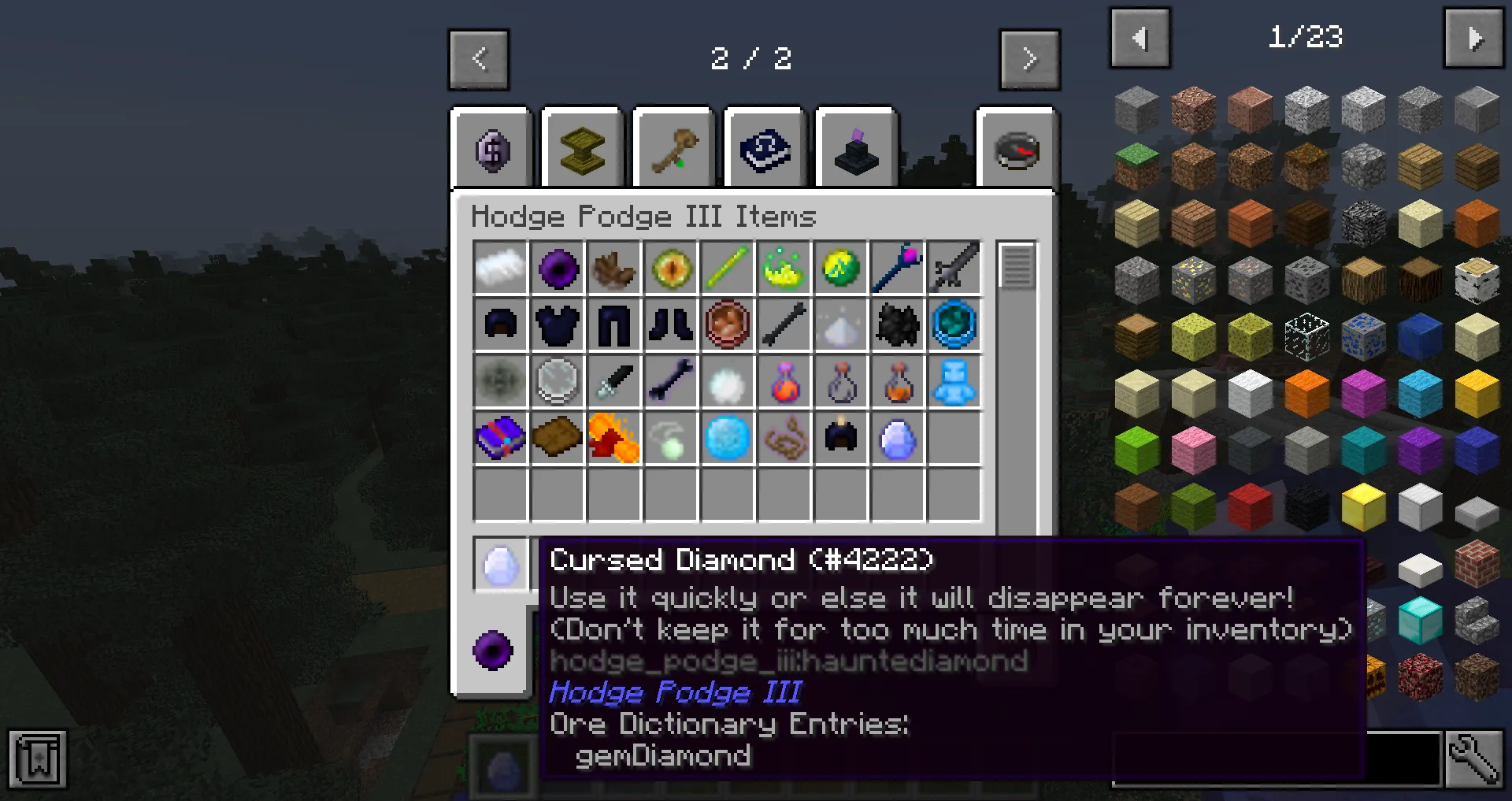This screenshot has width=1512, height=801.
Task: Pick the green glowing wand item
Action: coord(728,268)
